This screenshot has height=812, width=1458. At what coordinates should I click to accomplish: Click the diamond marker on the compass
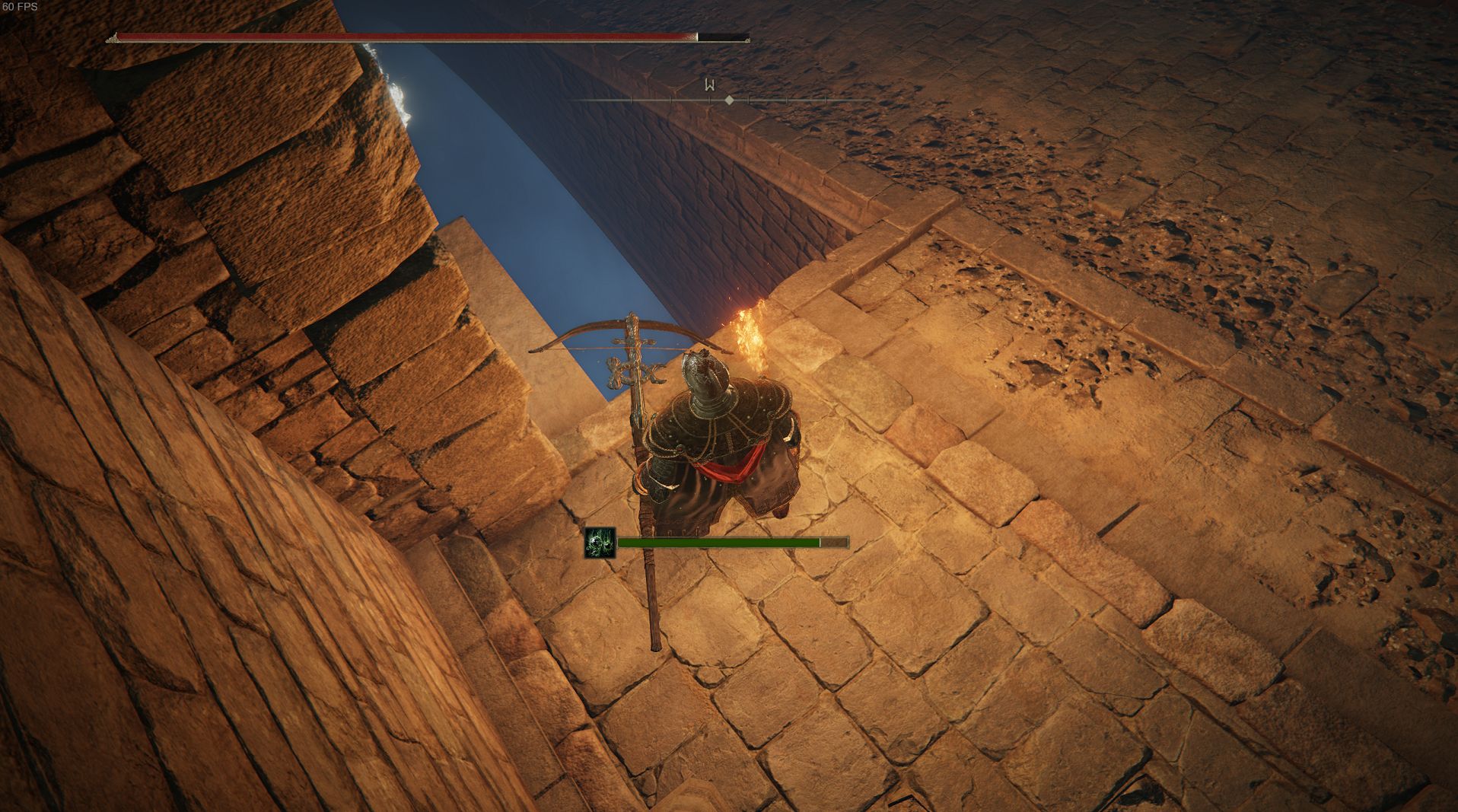click(x=729, y=100)
